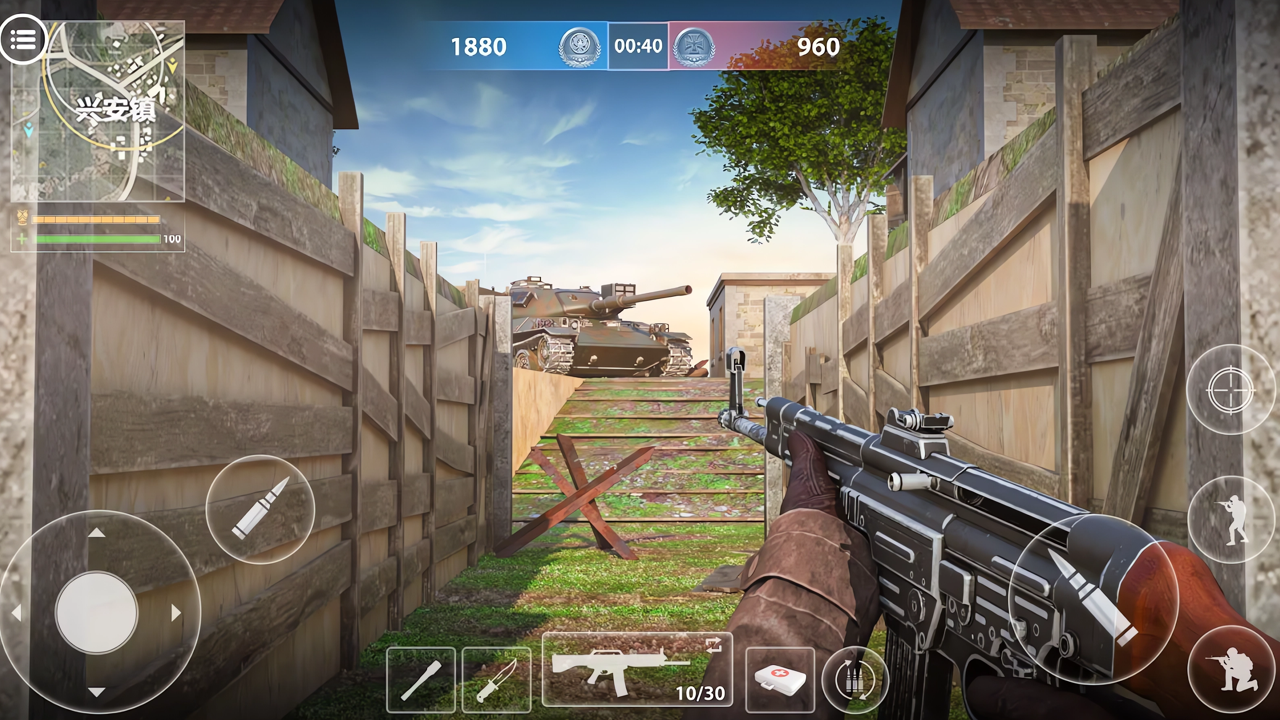The image size is (1280, 720).
Task: Open the hamburger menu above the minimap
Action: click(x=22, y=40)
